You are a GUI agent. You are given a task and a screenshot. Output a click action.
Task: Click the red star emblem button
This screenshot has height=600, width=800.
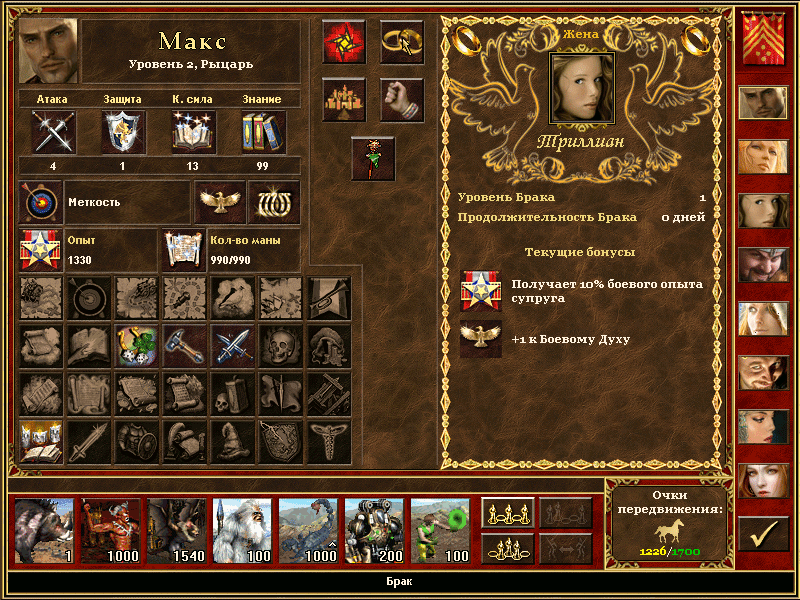[x=344, y=41]
